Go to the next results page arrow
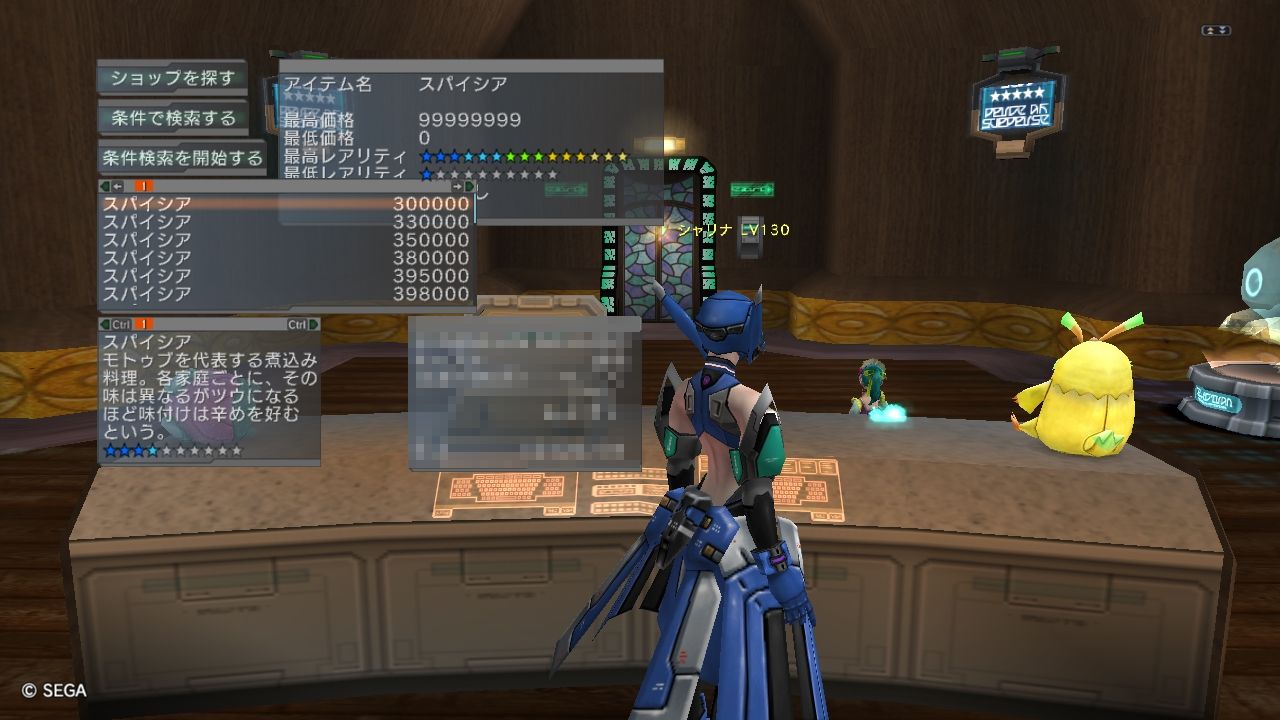1280x720 pixels. (x=459, y=186)
